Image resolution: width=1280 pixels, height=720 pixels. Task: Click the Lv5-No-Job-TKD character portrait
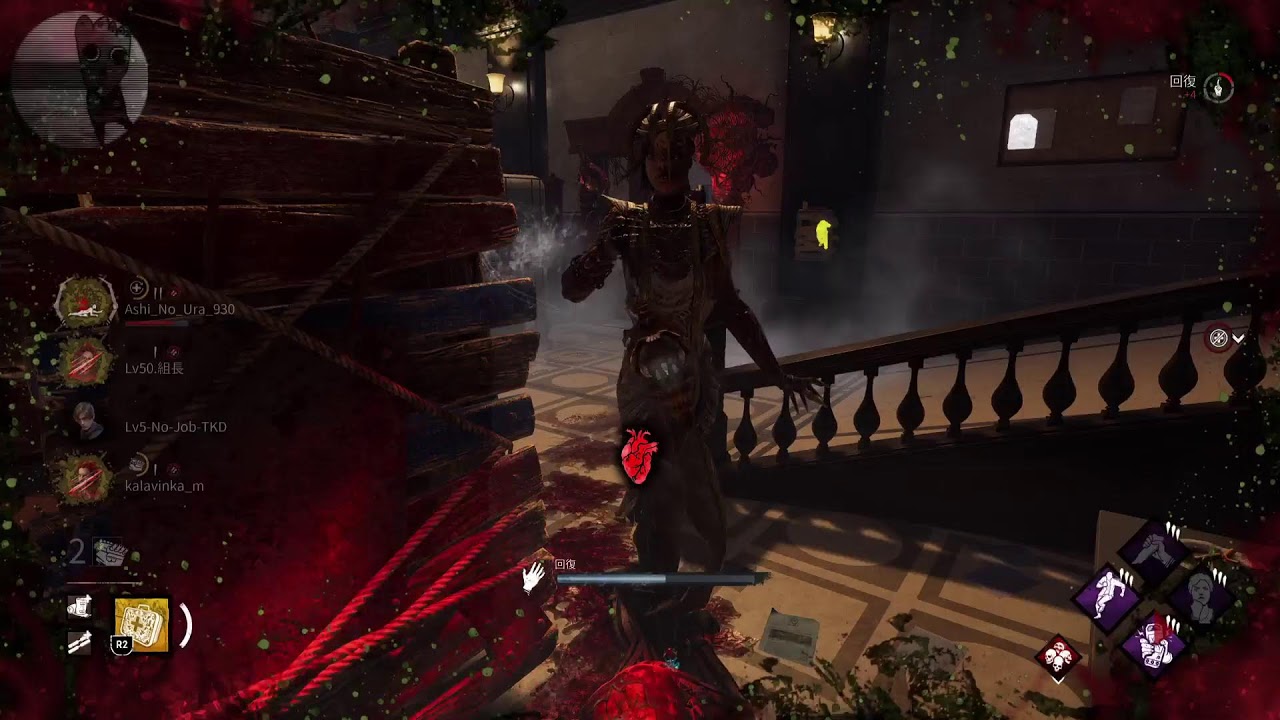(86, 420)
